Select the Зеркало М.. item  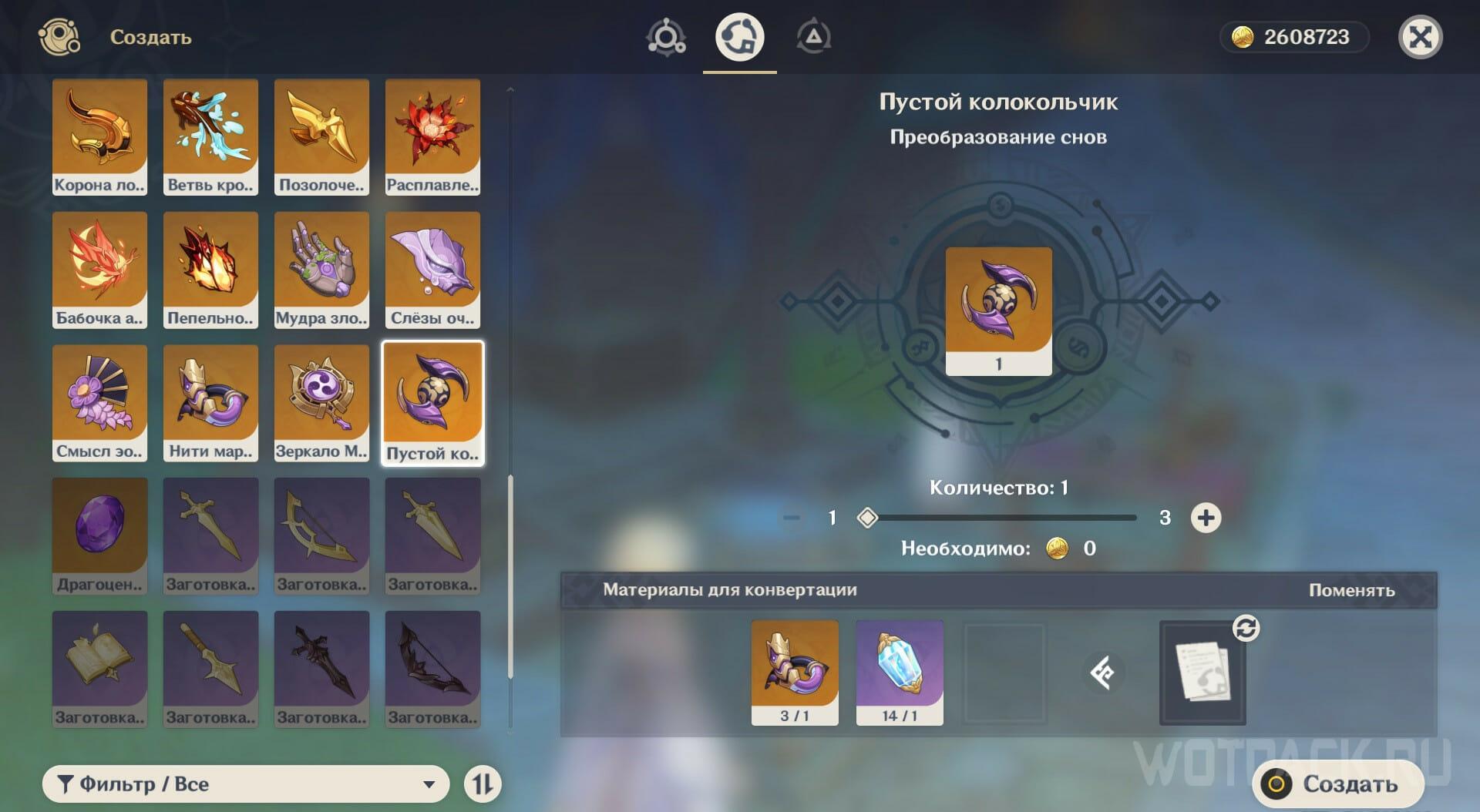(321, 403)
